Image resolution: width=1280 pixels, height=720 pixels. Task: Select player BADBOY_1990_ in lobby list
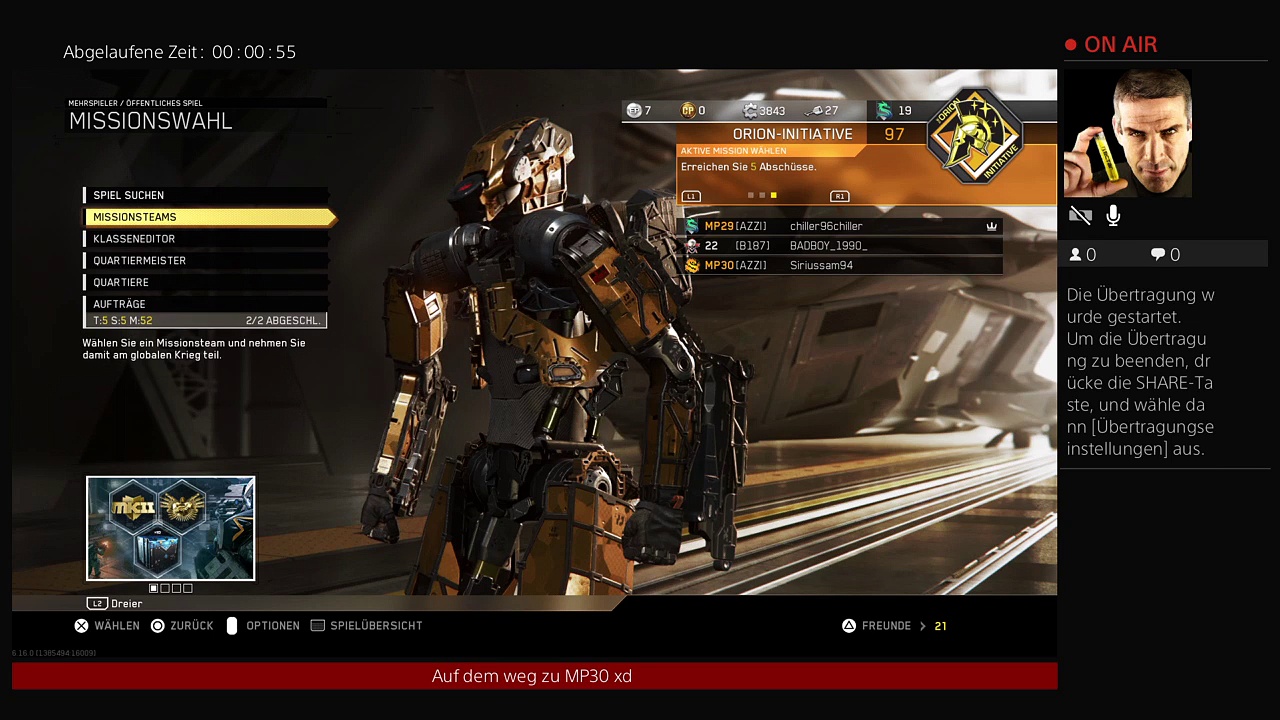[x=828, y=246]
